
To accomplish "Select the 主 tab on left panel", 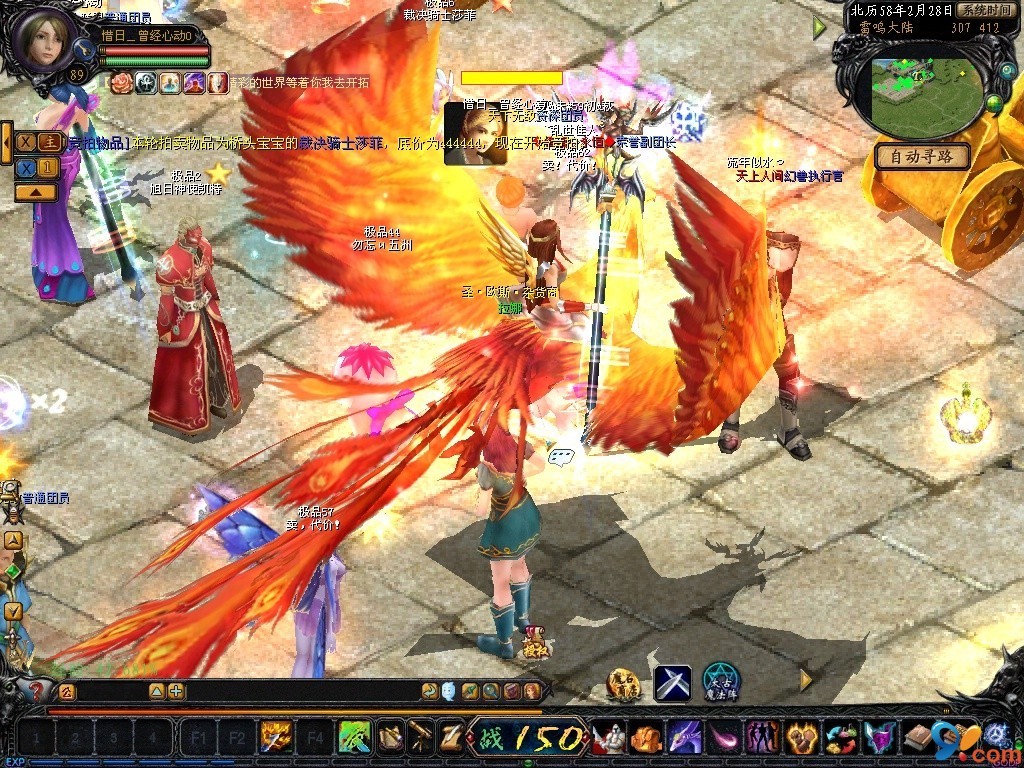I will (x=47, y=142).
